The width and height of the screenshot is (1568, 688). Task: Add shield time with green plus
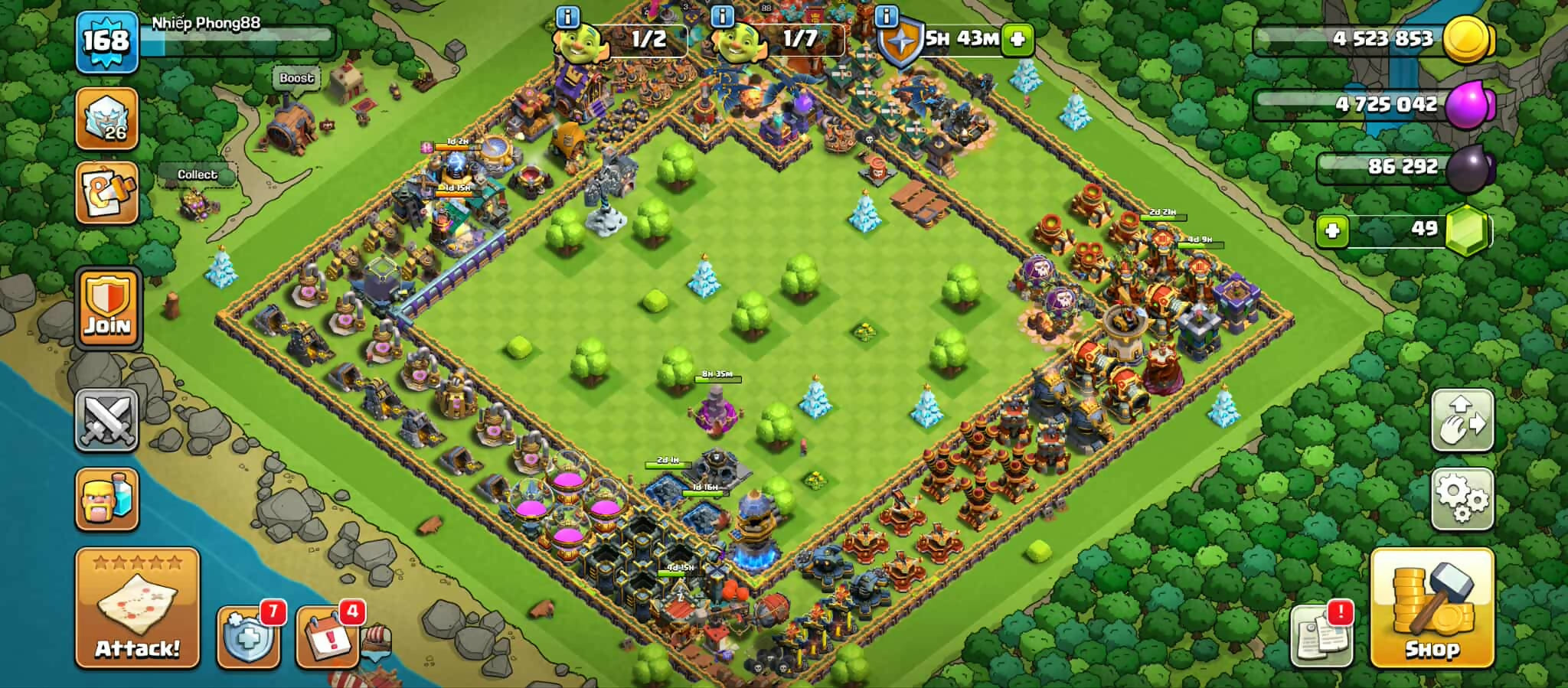(x=1018, y=38)
